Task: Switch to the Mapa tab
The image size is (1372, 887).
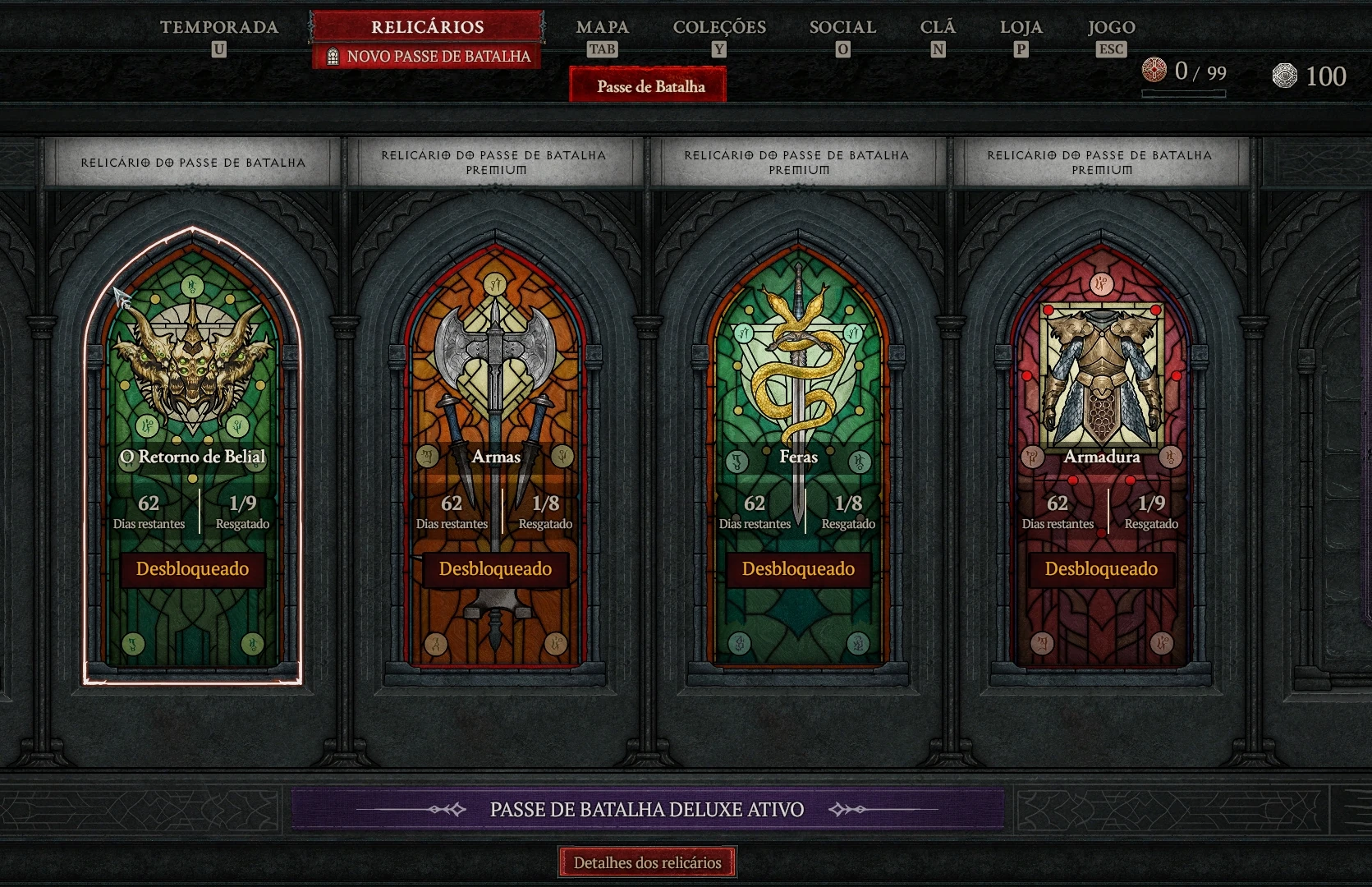Action: pos(602,28)
